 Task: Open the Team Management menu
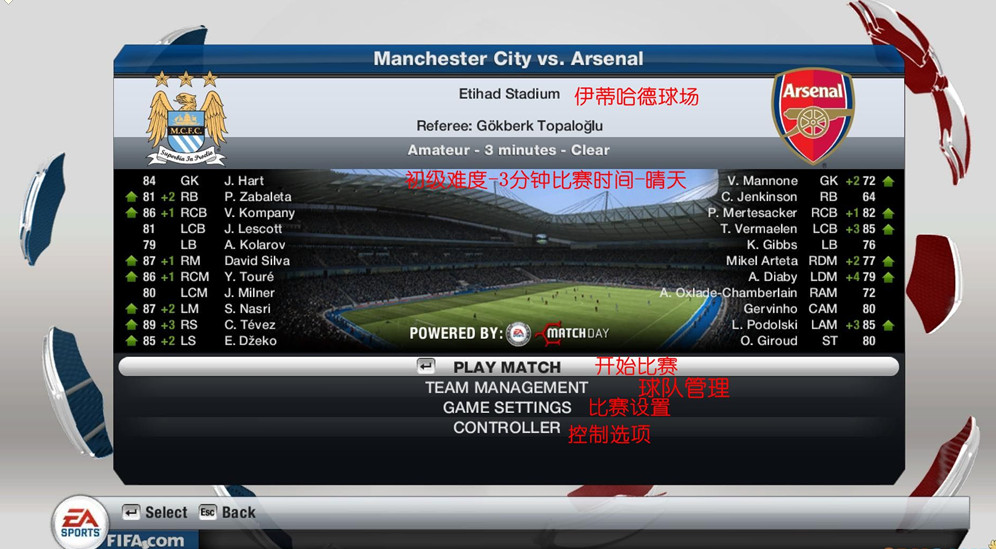506,387
